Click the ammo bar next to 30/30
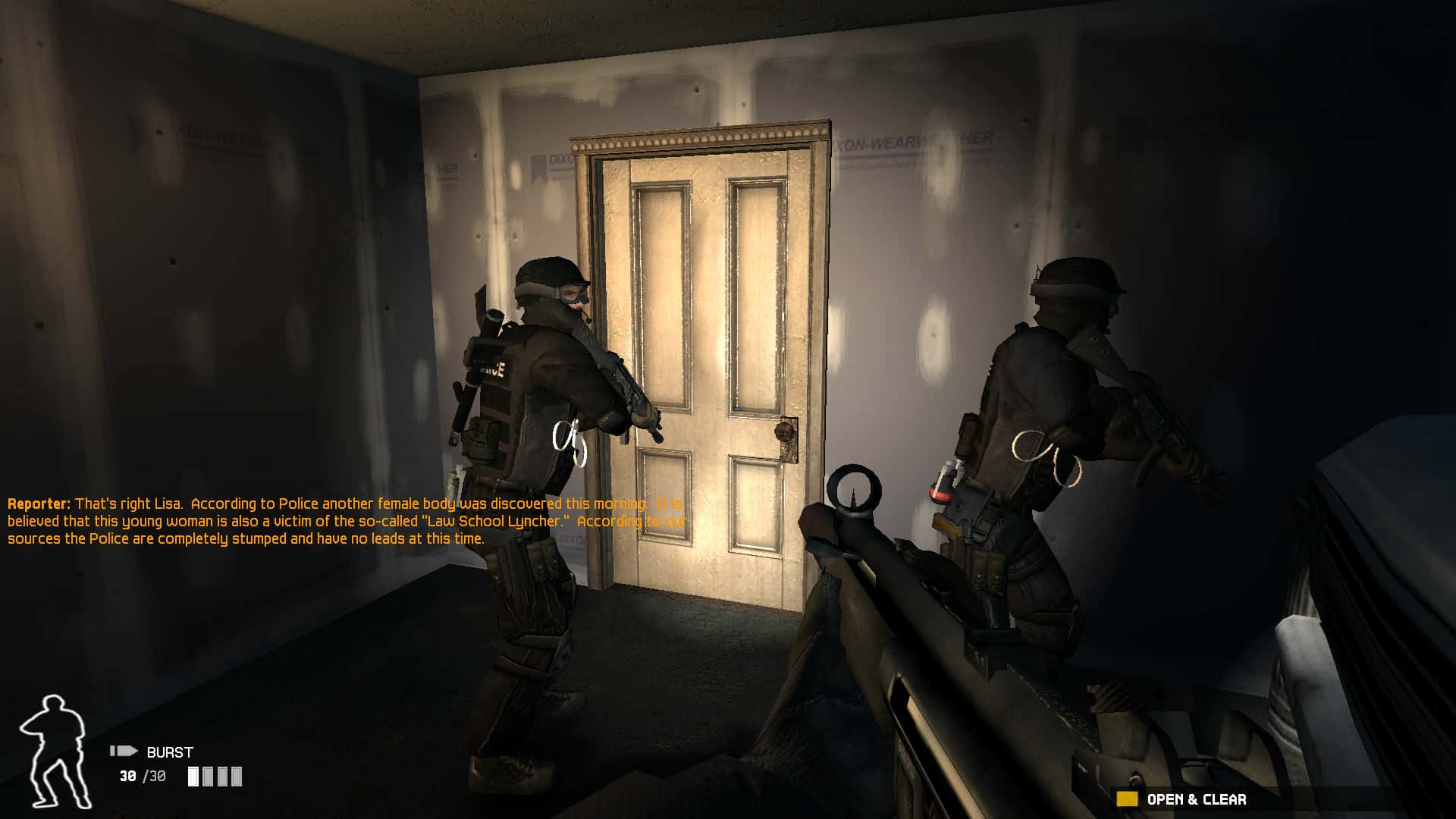The width and height of the screenshot is (1456, 819). coord(215,777)
